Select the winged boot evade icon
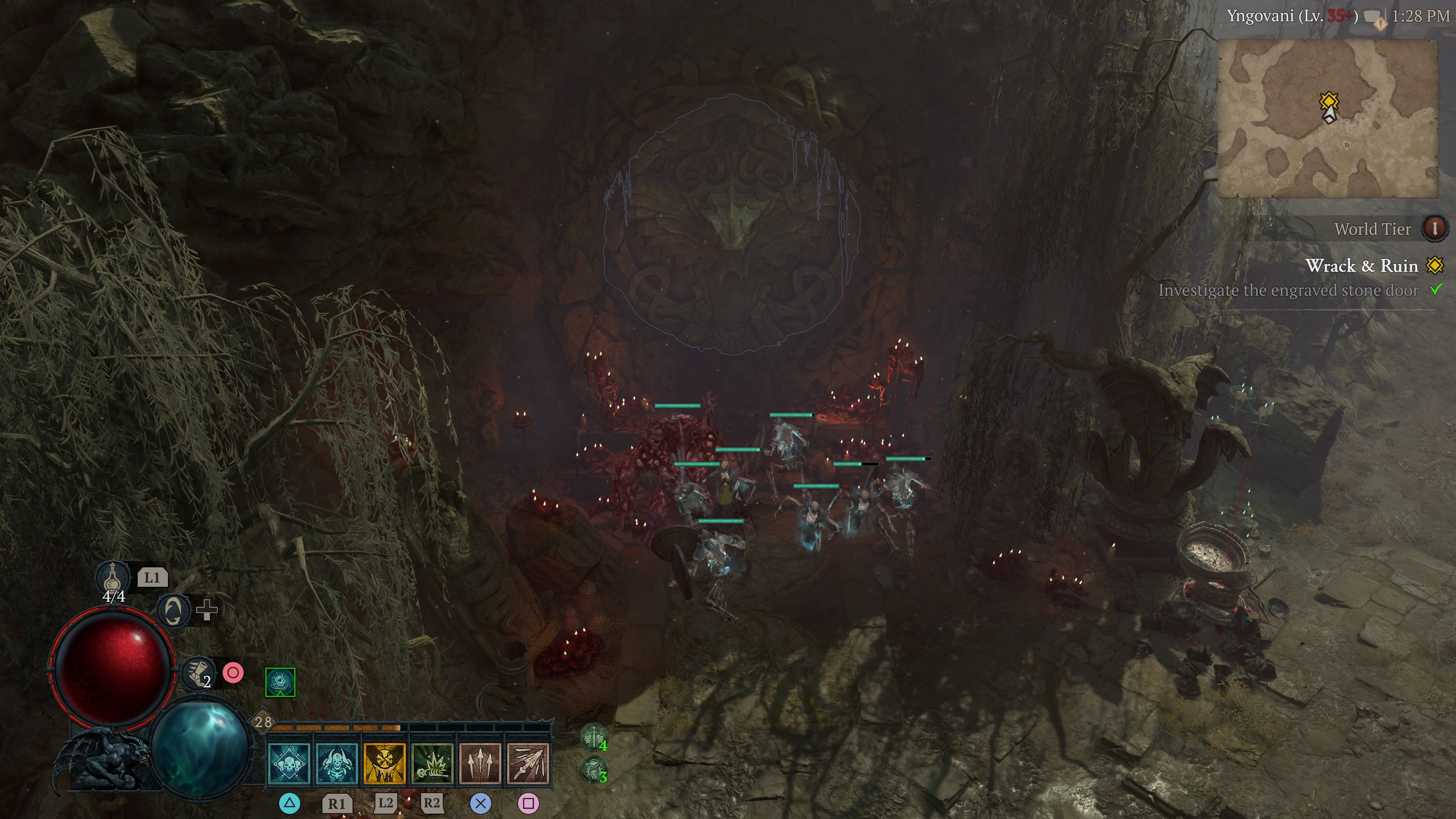Screen dimensions: 1456x819 (x=198, y=673)
